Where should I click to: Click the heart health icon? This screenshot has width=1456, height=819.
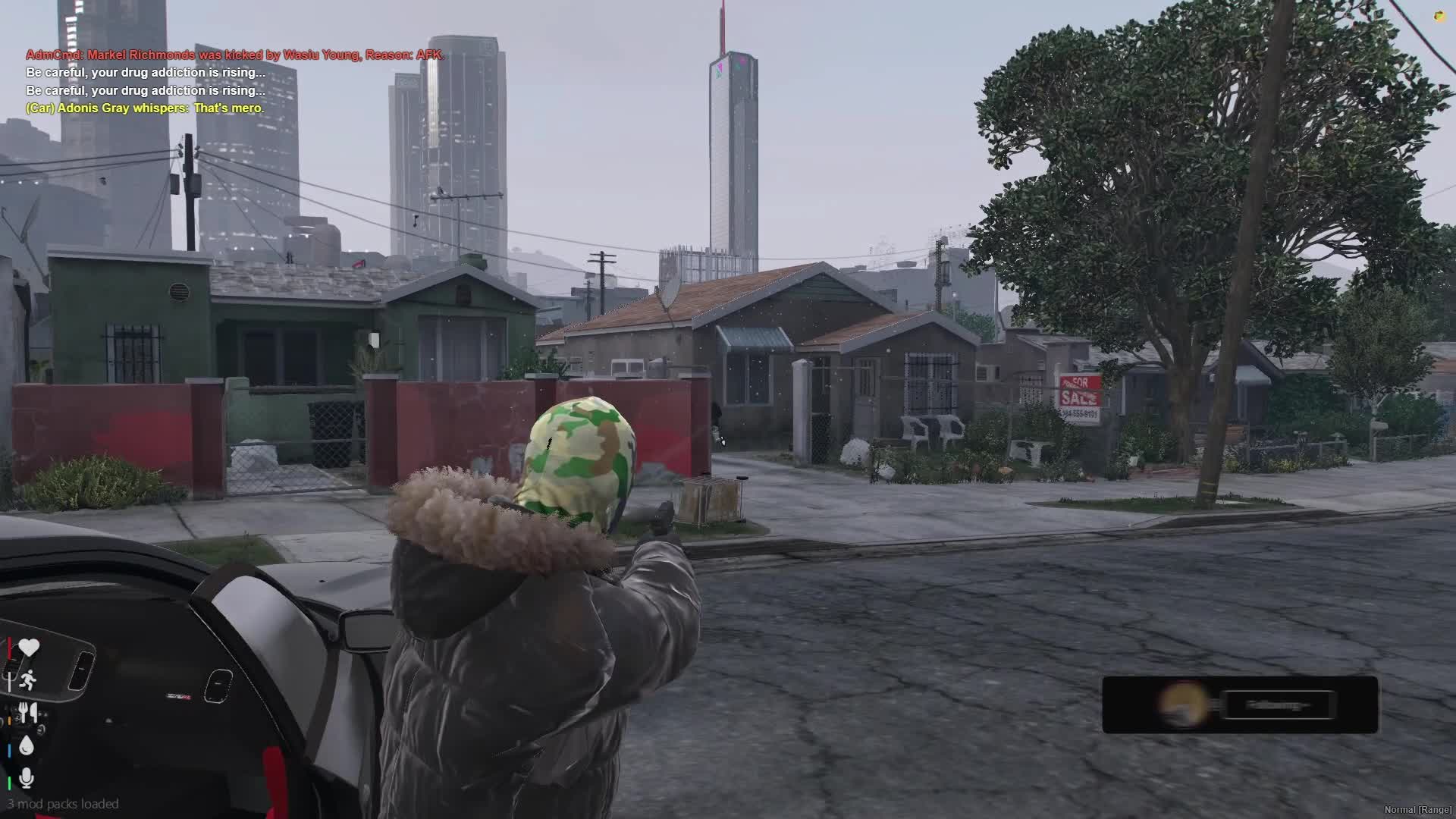(29, 648)
